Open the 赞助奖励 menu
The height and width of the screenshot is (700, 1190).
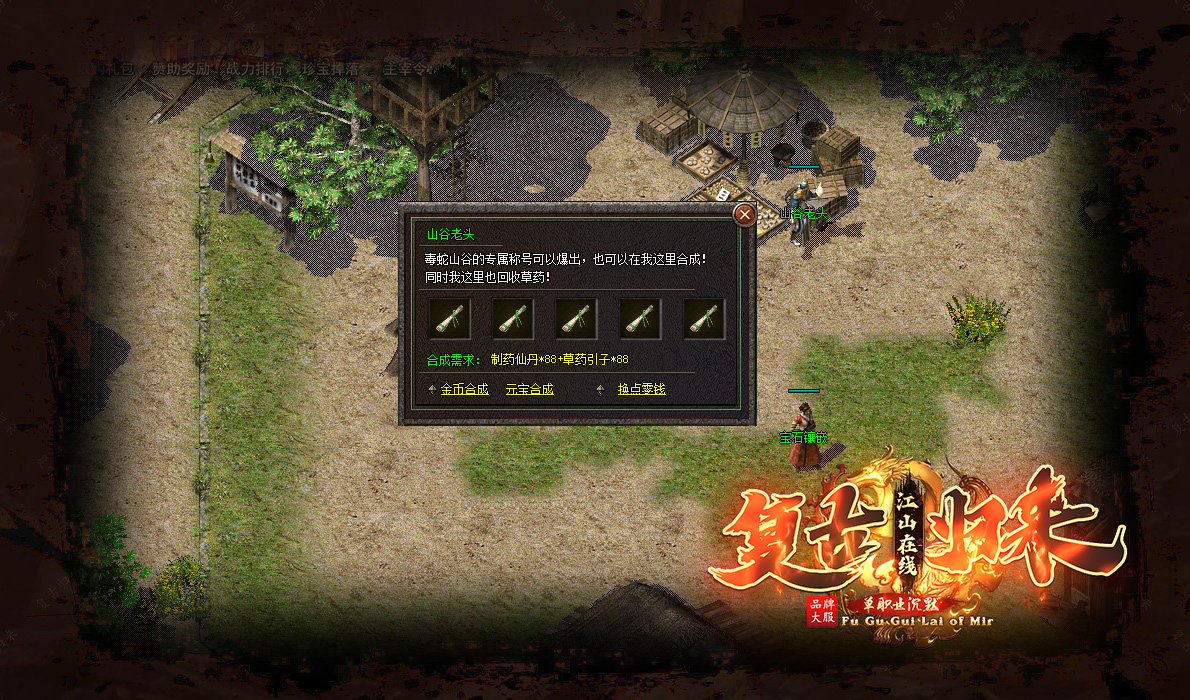click(181, 69)
